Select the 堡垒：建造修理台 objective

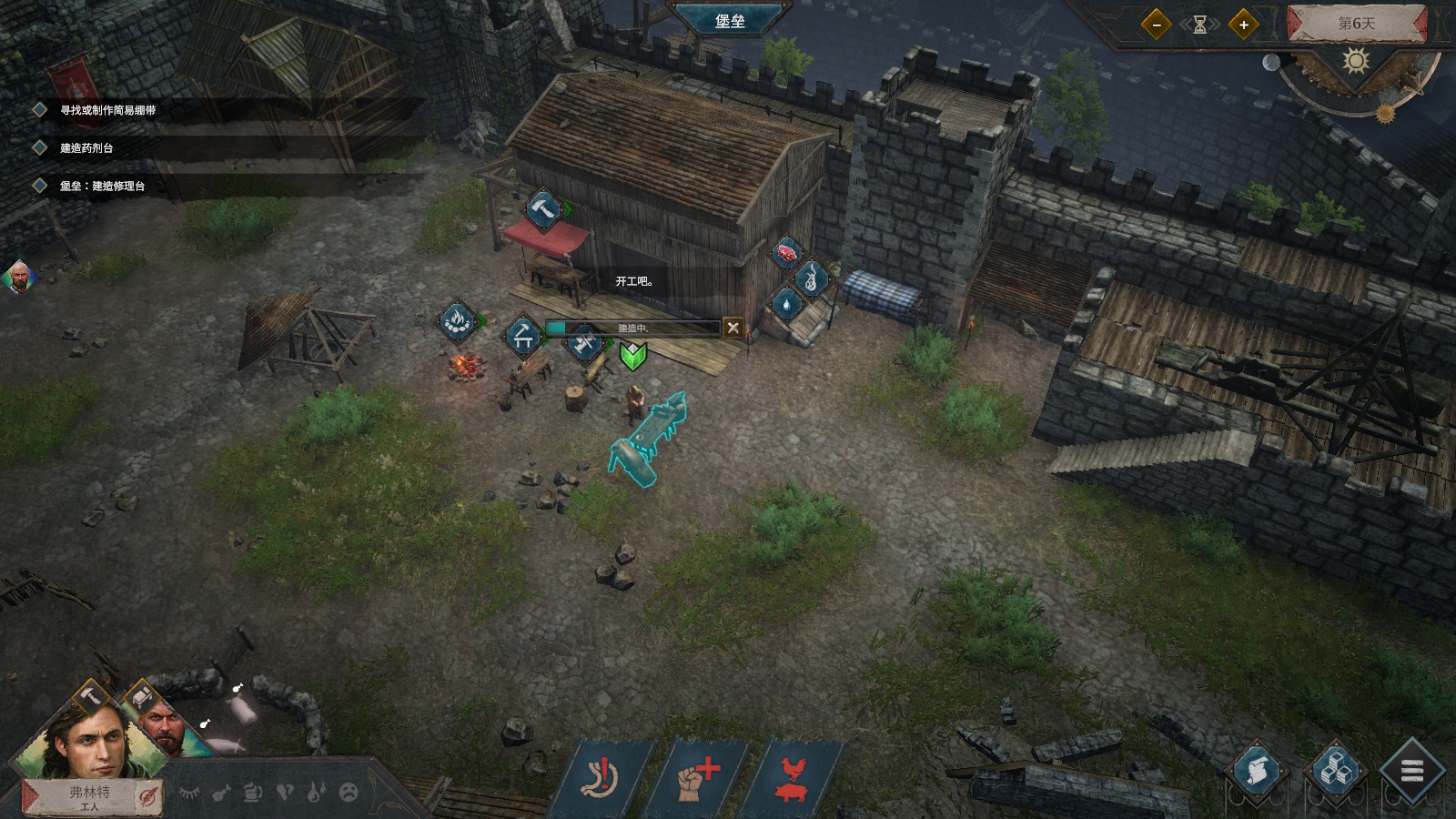pyautogui.click(x=102, y=186)
